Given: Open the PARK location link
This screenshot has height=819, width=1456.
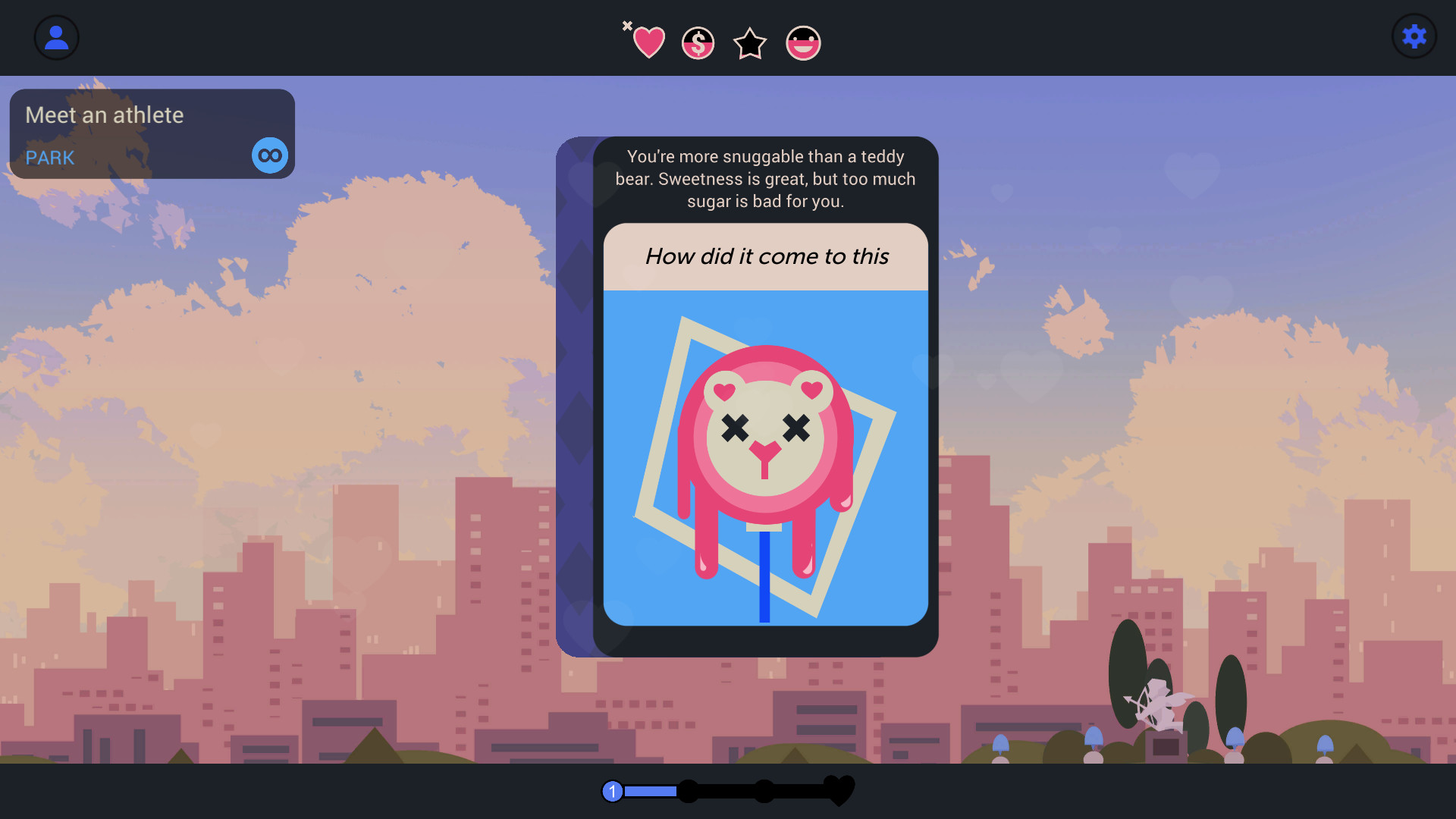Looking at the screenshot, I should coord(49,158).
